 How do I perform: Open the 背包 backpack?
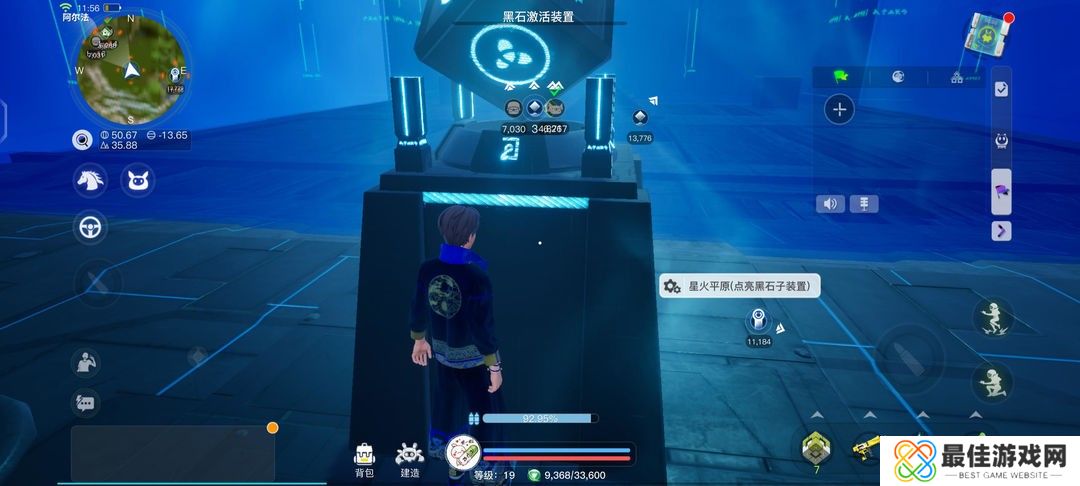coord(364,458)
